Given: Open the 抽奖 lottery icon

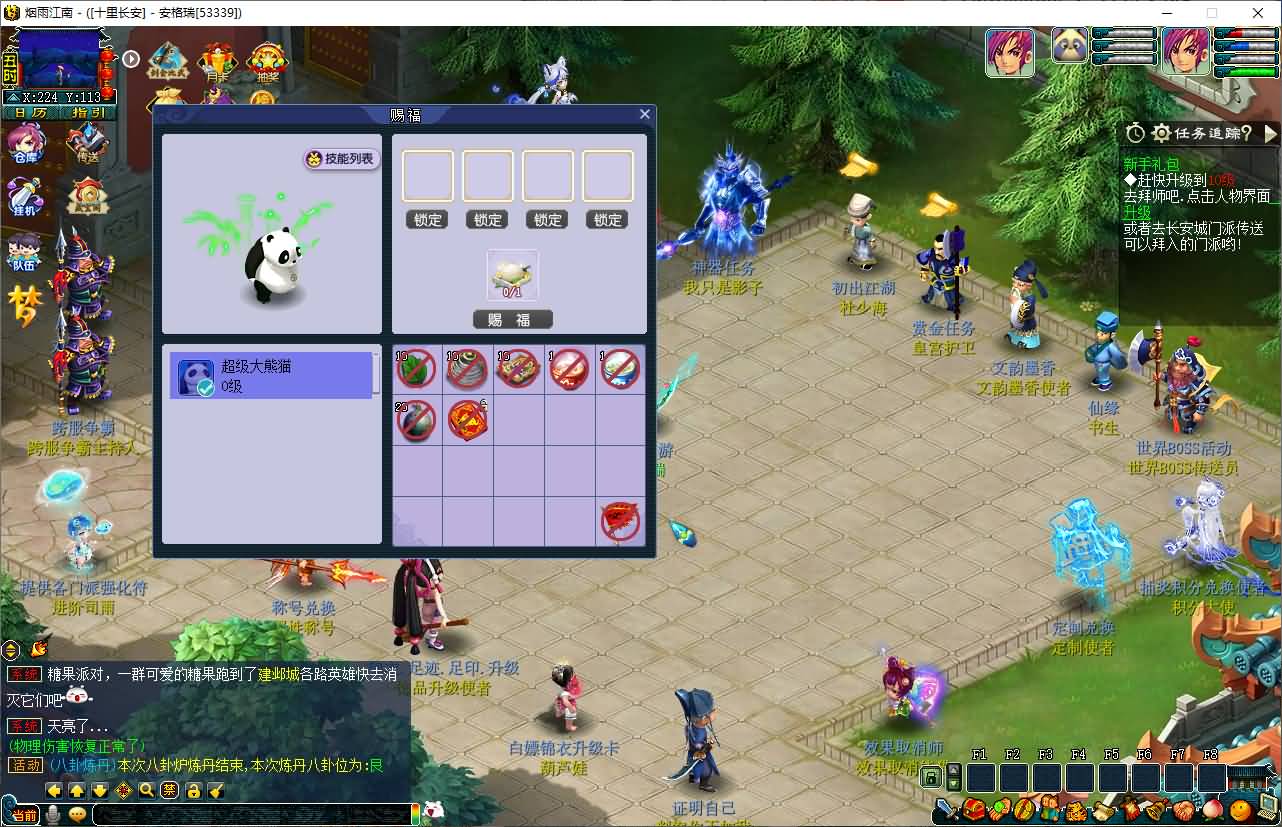Looking at the screenshot, I should click(268, 62).
